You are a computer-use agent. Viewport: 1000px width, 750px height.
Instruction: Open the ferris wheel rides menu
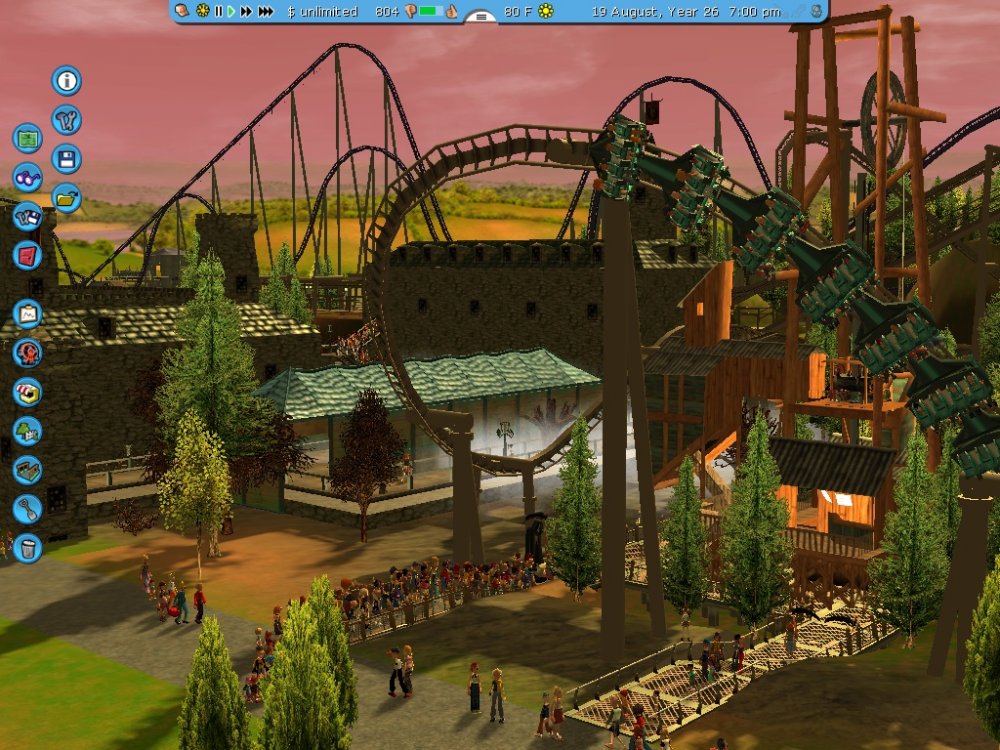coord(27,353)
